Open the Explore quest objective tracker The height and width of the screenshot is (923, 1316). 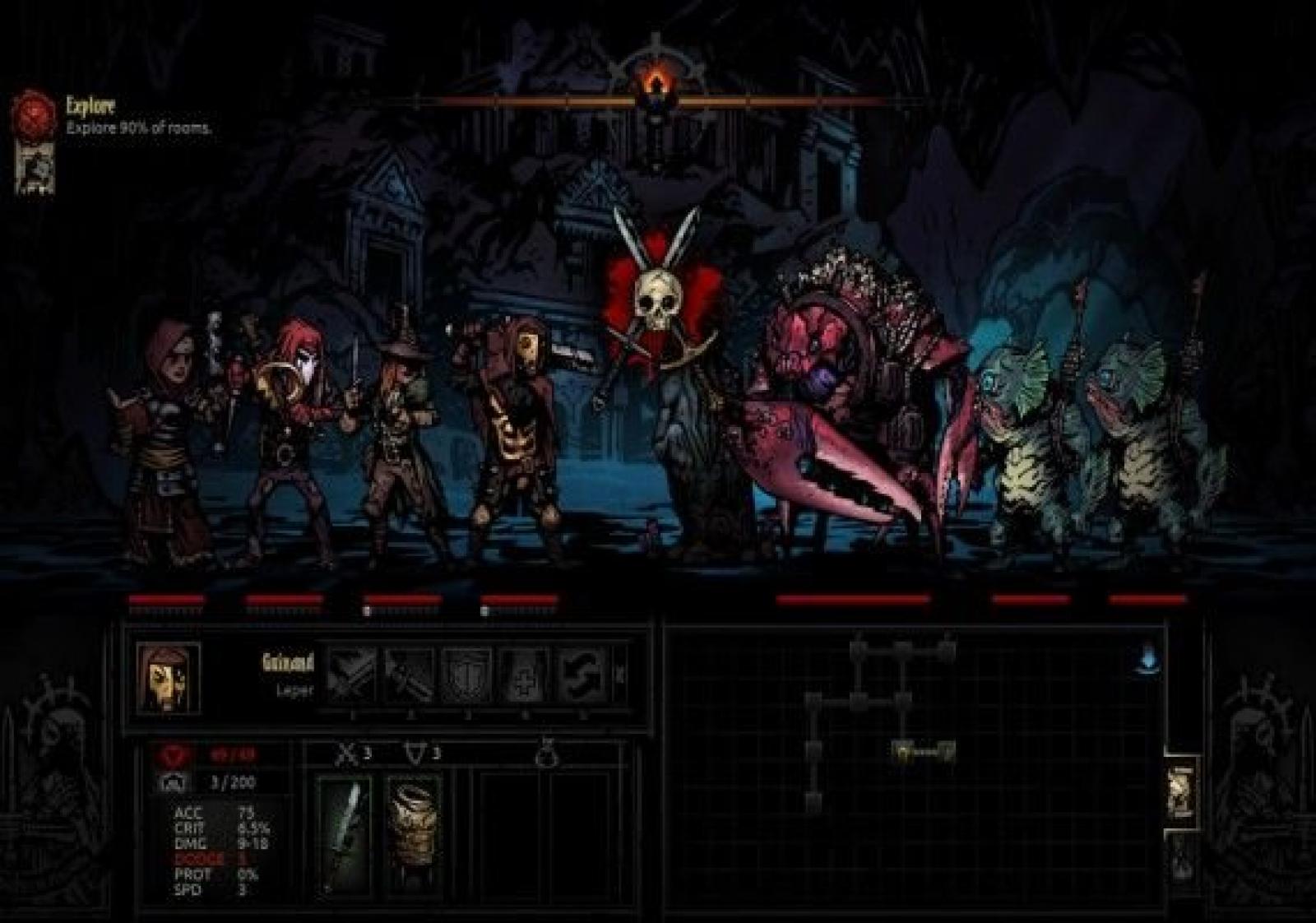click(33, 113)
